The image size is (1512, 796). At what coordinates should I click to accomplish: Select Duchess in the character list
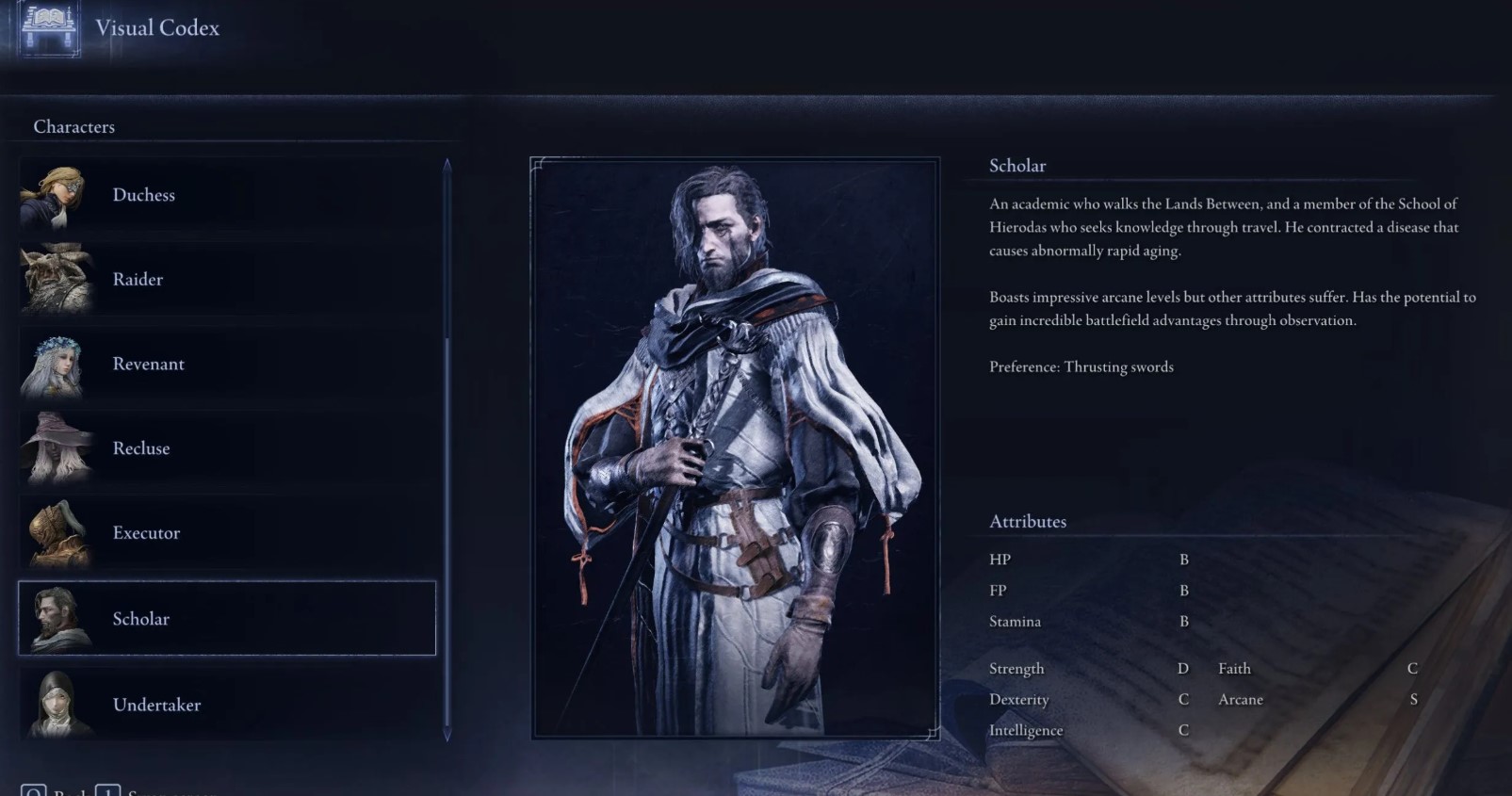tap(226, 195)
